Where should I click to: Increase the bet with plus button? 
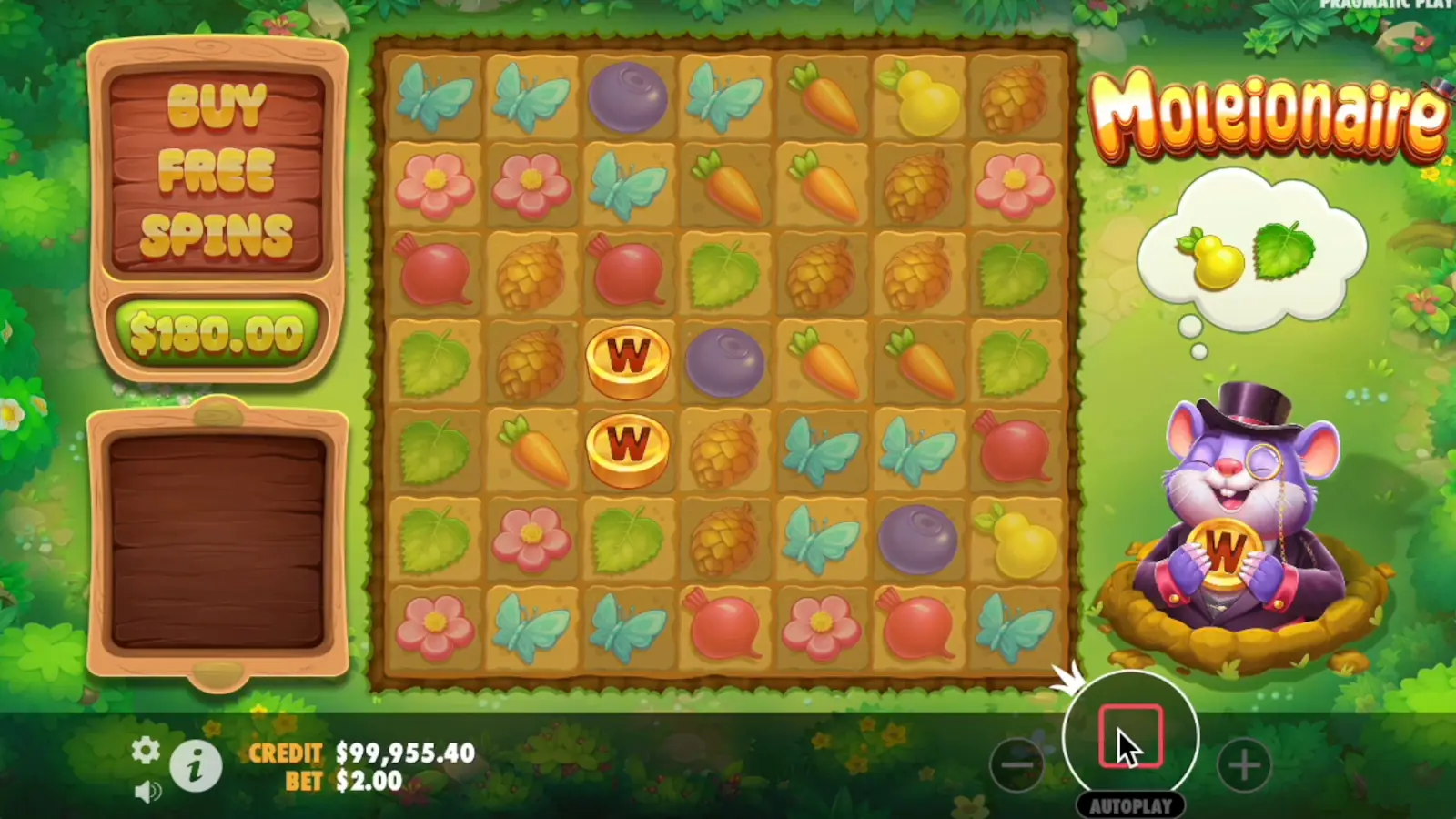[1244, 764]
